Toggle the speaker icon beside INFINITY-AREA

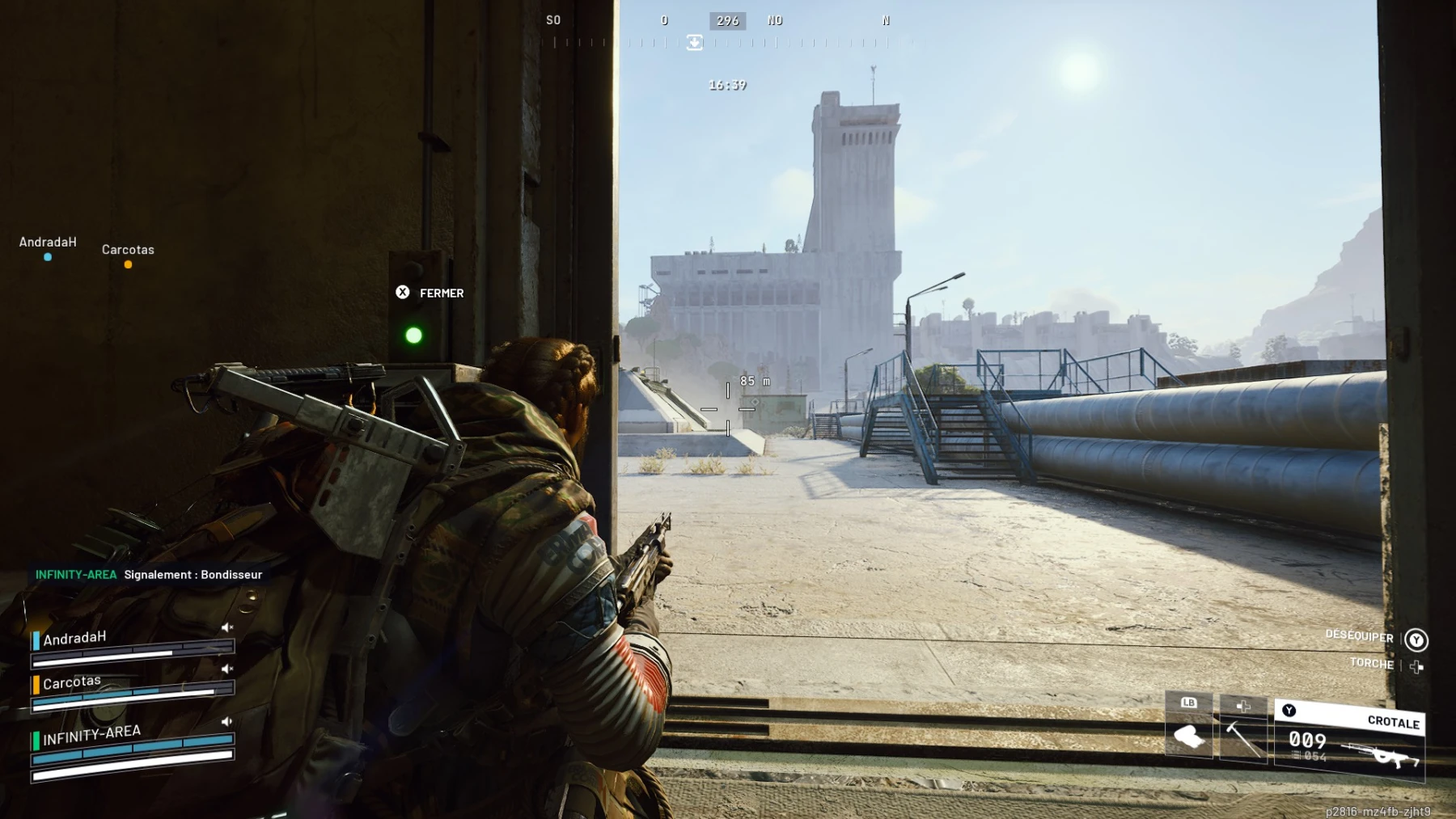pos(227,721)
